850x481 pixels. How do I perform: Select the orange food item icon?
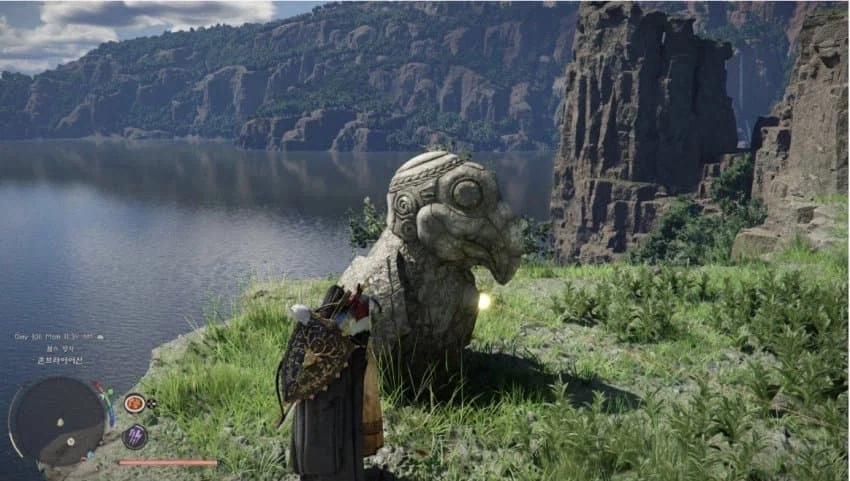tap(134, 404)
